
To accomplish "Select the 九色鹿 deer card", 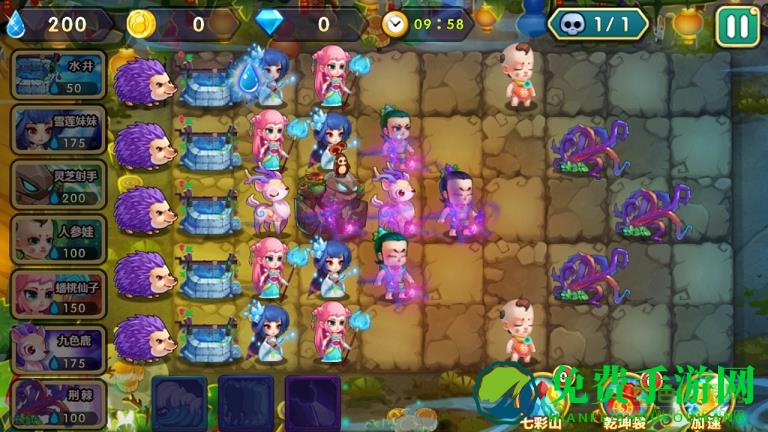I will point(58,348).
